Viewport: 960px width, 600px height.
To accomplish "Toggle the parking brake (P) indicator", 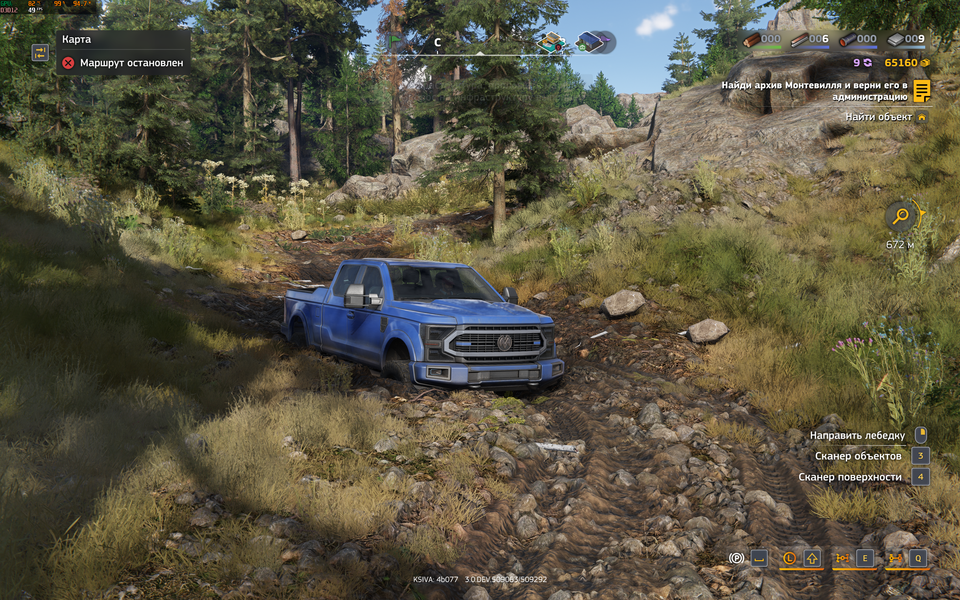I will (737, 558).
